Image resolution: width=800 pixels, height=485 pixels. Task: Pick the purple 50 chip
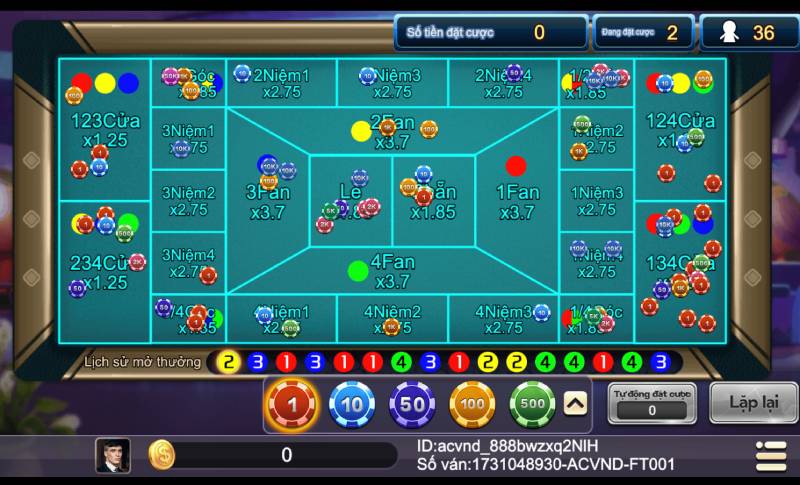click(x=412, y=405)
